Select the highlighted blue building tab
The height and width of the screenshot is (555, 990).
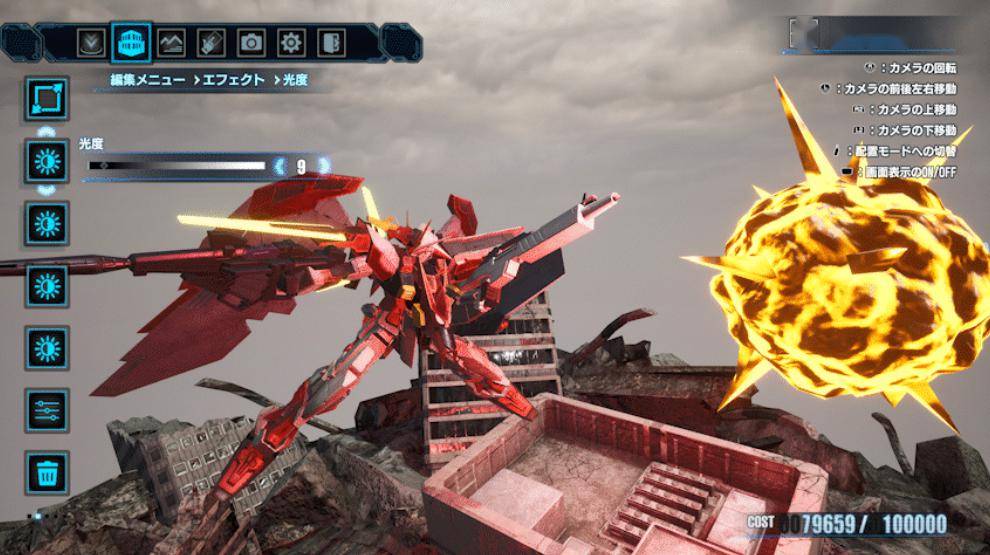pyautogui.click(x=132, y=43)
